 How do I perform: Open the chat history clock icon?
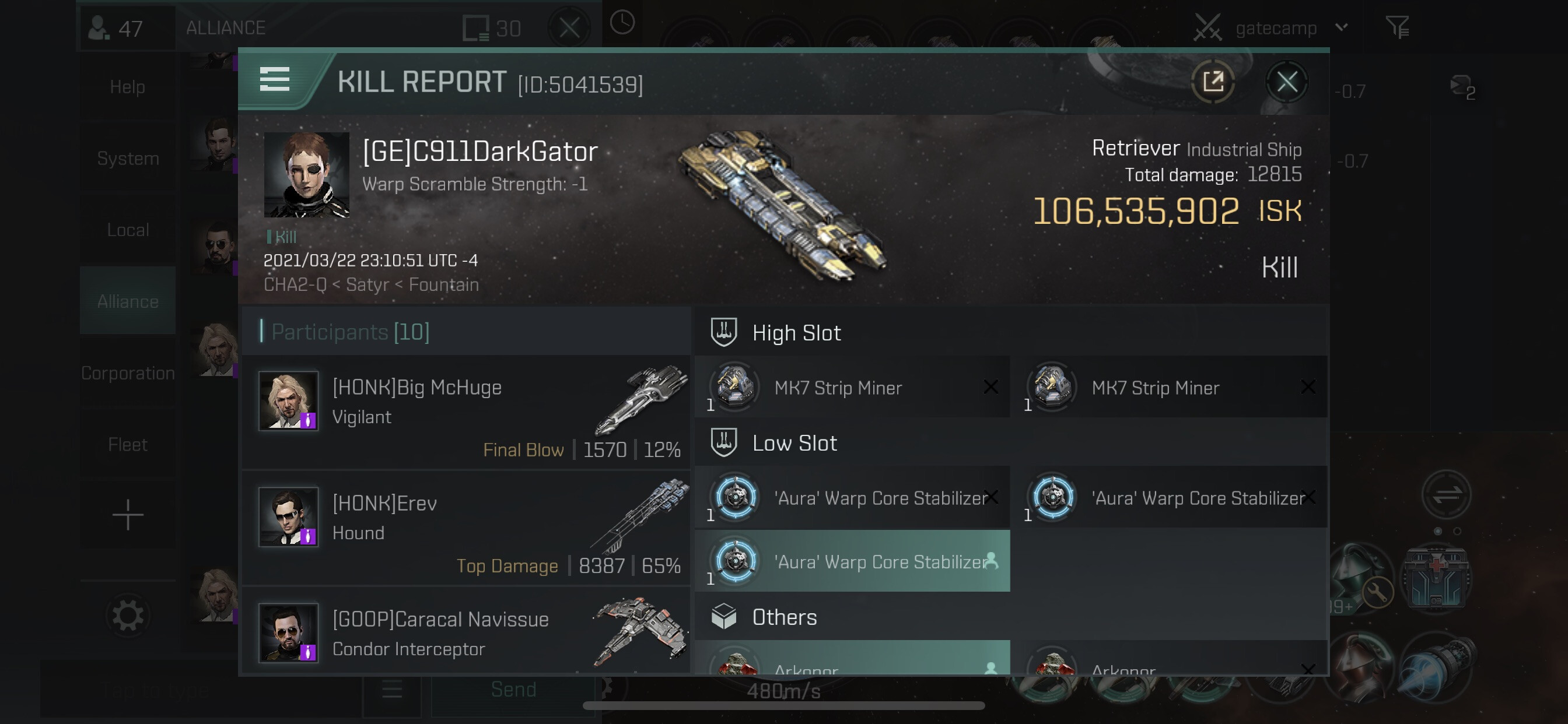click(x=621, y=23)
